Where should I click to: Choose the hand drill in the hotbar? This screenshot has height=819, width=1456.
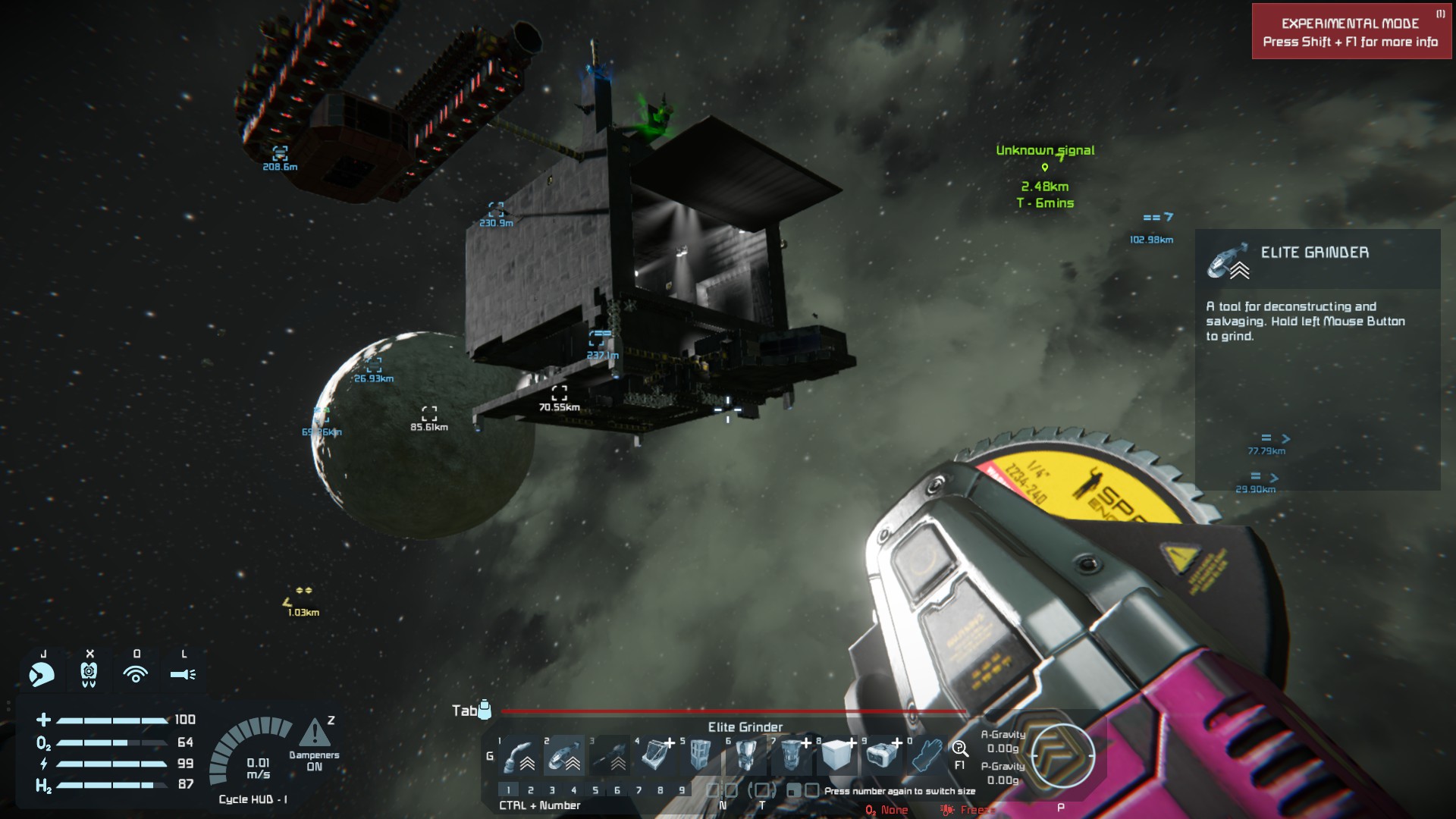(x=610, y=756)
